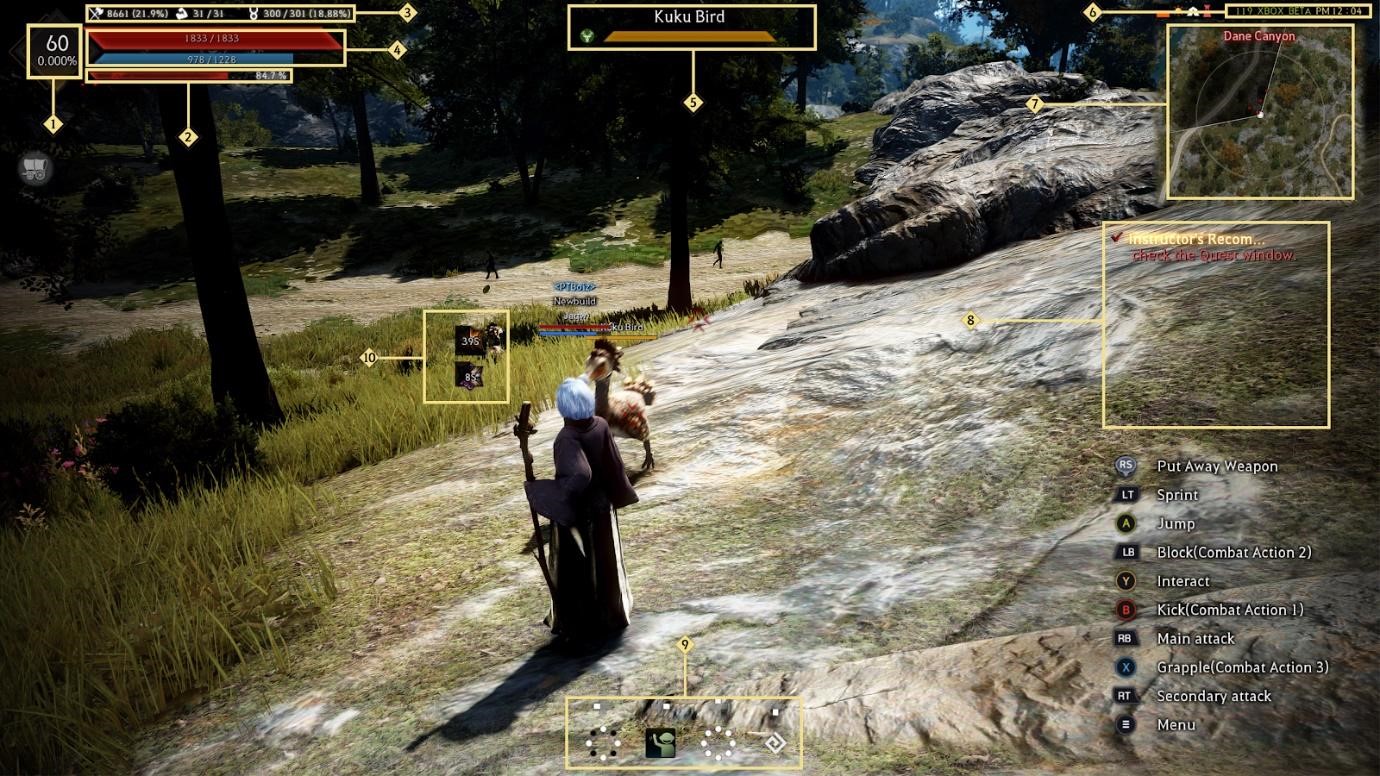Click the spiral diamond icon on the hotbar

pyautogui.click(x=773, y=743)
